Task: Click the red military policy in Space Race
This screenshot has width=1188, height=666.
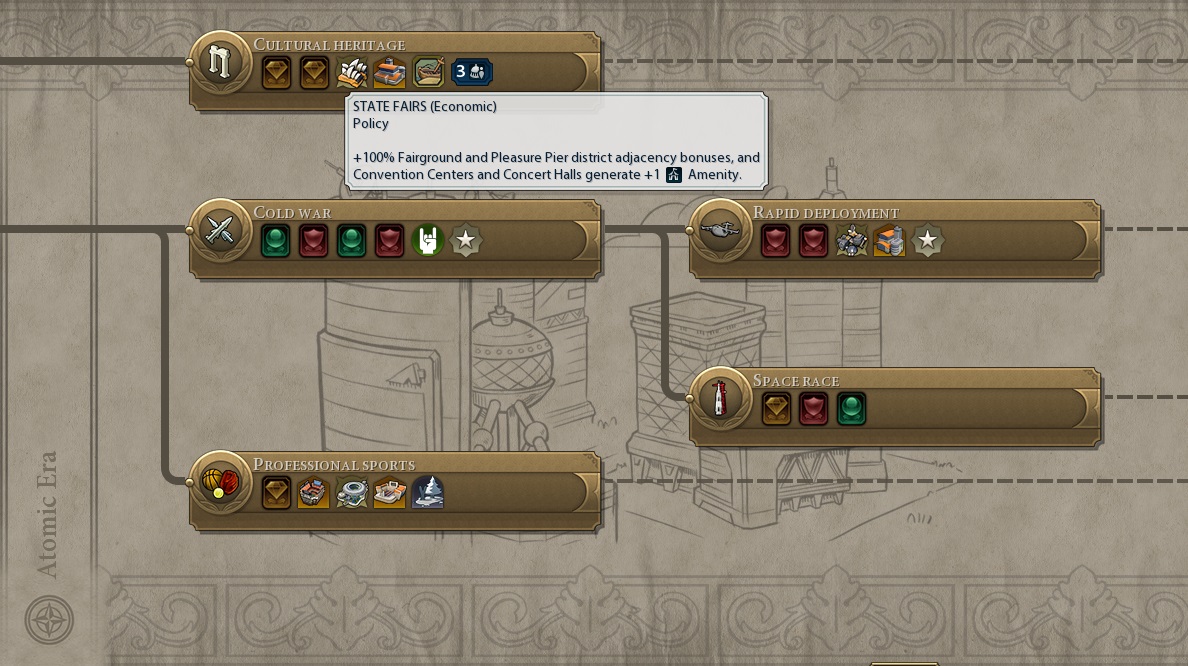Action: click(813, 408)
